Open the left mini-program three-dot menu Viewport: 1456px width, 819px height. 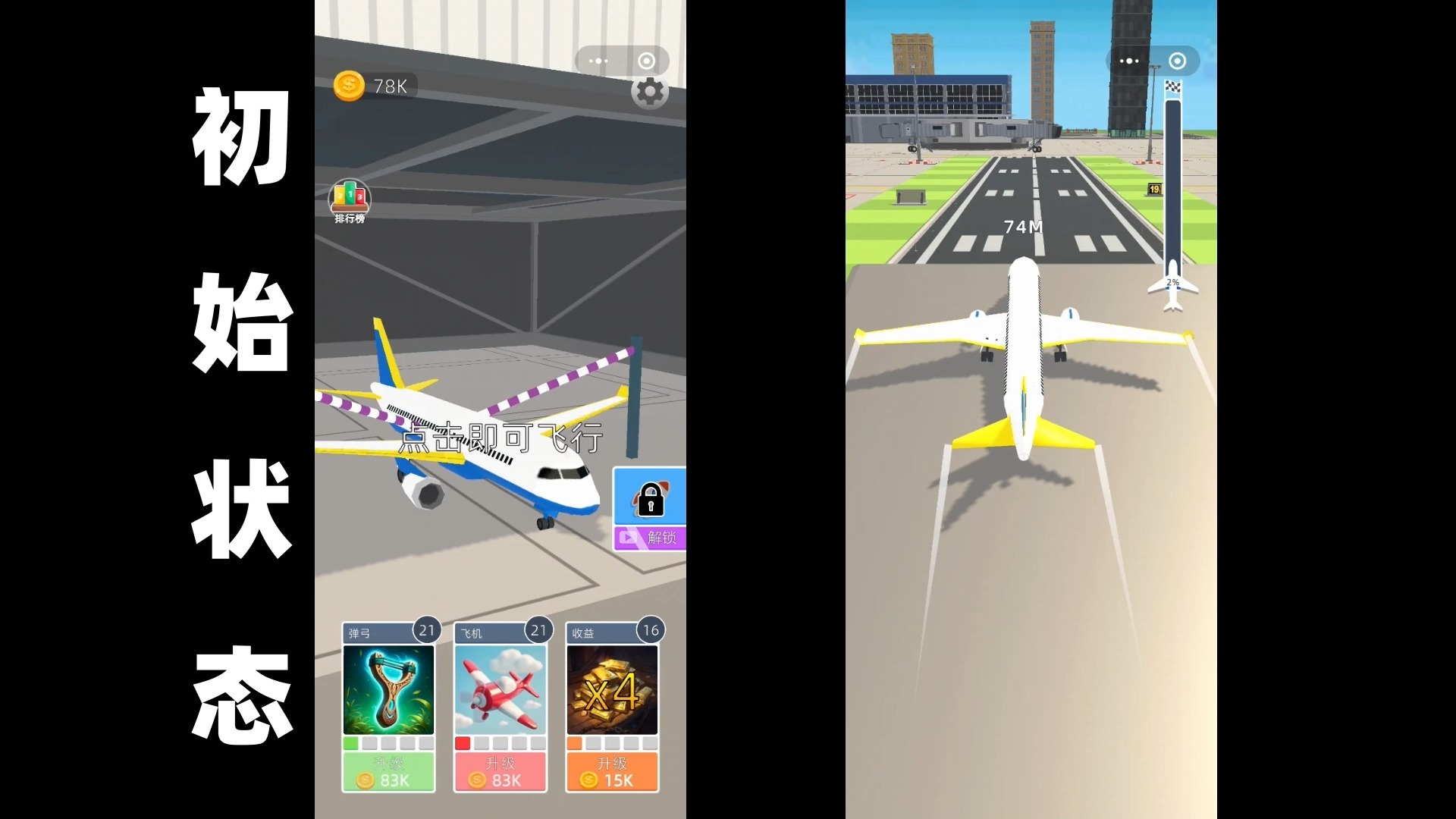tap(598, 61)
